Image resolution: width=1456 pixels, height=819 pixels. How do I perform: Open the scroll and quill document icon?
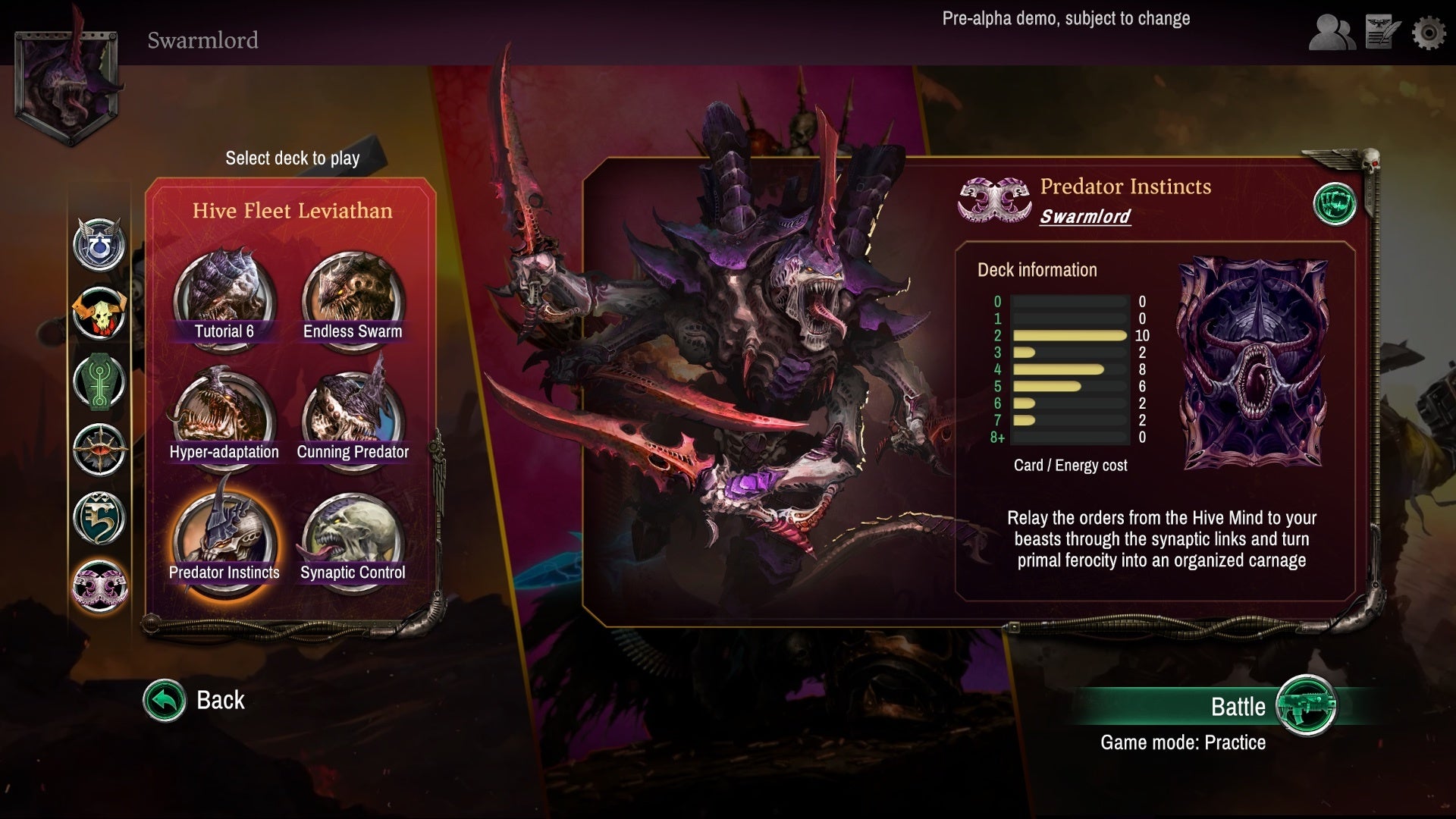(x=1382, y=33)
